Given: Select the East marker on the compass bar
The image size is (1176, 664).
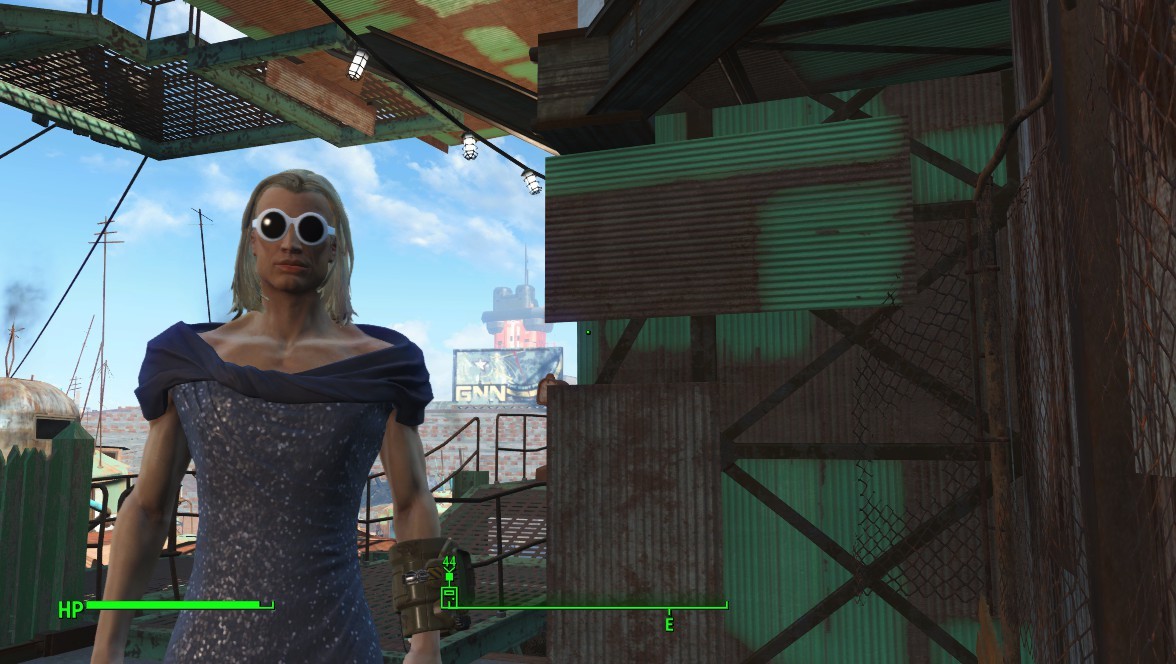Looking at the screenshot, I should click(669, 624).
